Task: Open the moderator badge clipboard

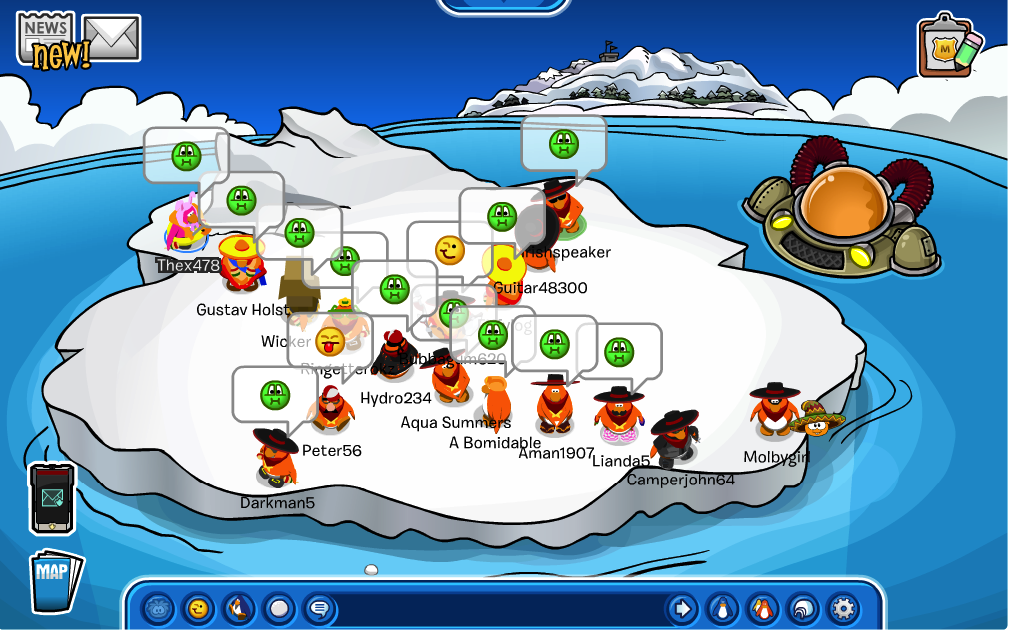Action: 947,45
